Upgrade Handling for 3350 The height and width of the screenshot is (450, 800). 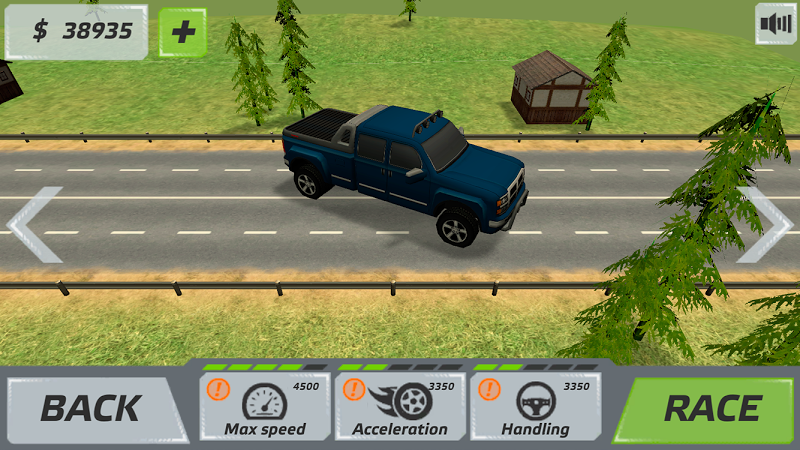click(x=536, y=406)
